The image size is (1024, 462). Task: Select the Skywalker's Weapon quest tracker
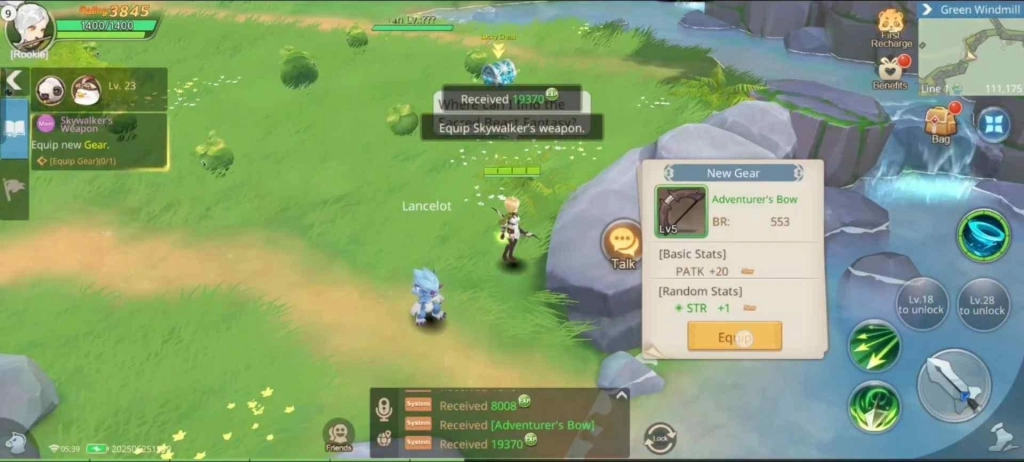tap(98, 140)
